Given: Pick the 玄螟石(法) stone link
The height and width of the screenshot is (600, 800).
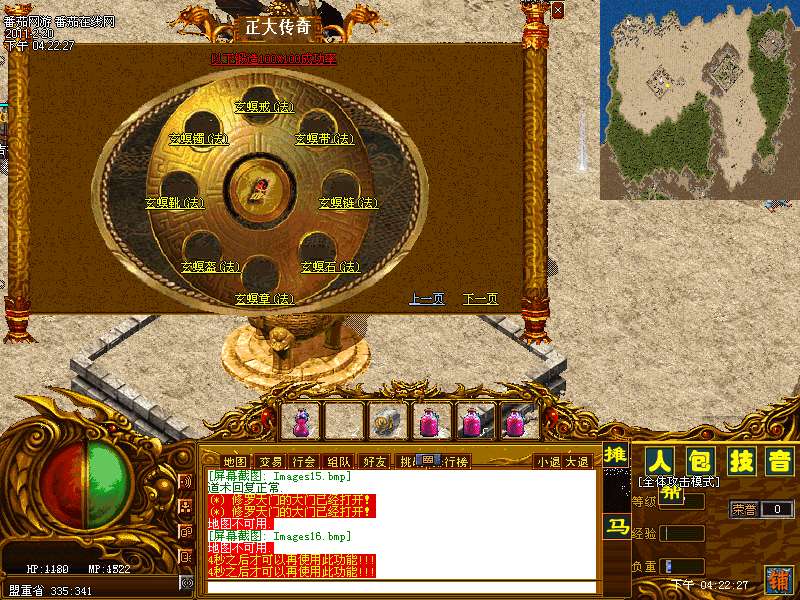Looking at the screenshot, I should (330, 267).
